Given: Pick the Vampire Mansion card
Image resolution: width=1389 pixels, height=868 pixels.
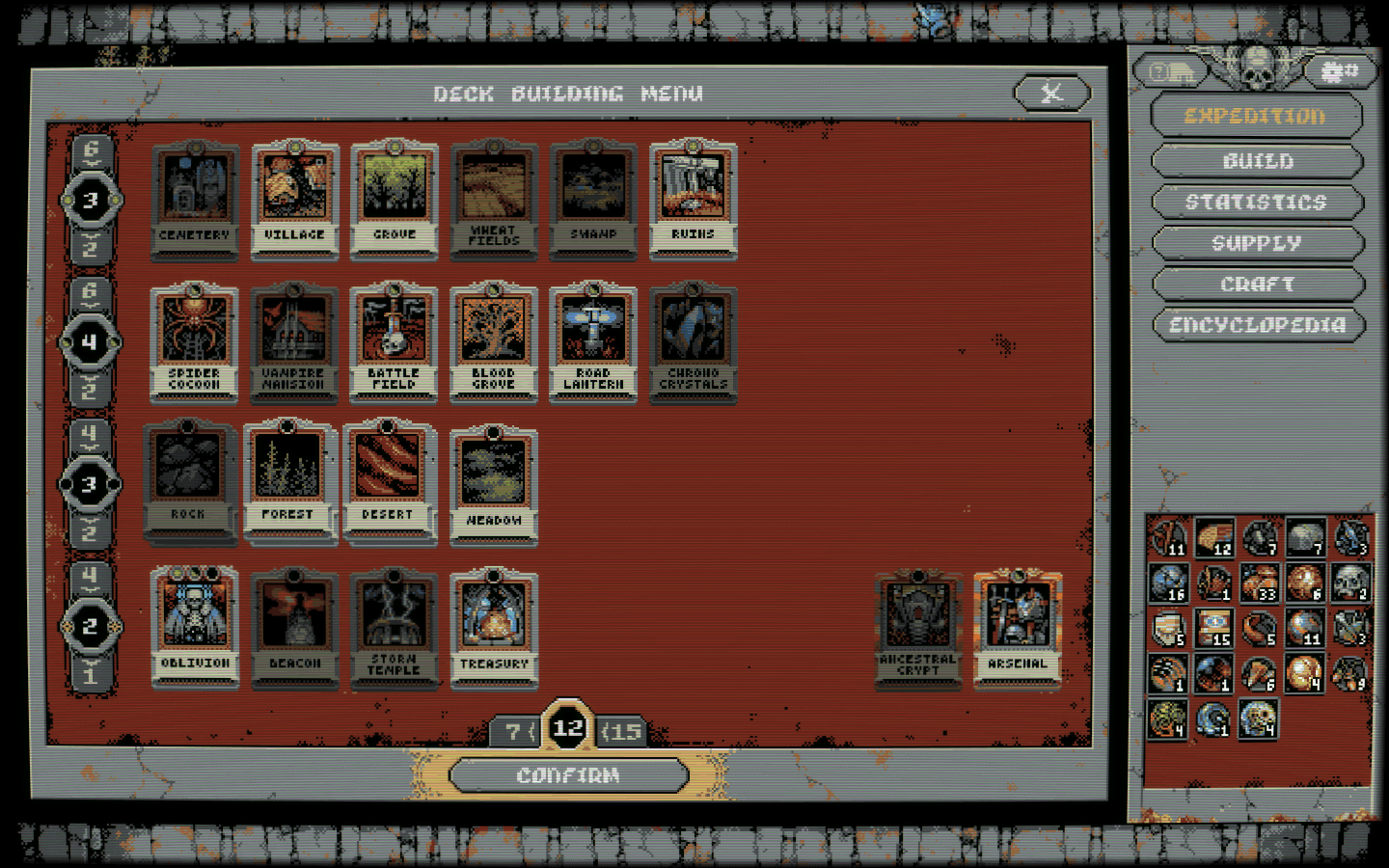Looking at the screenshot, I should click(x=294, y=339).
